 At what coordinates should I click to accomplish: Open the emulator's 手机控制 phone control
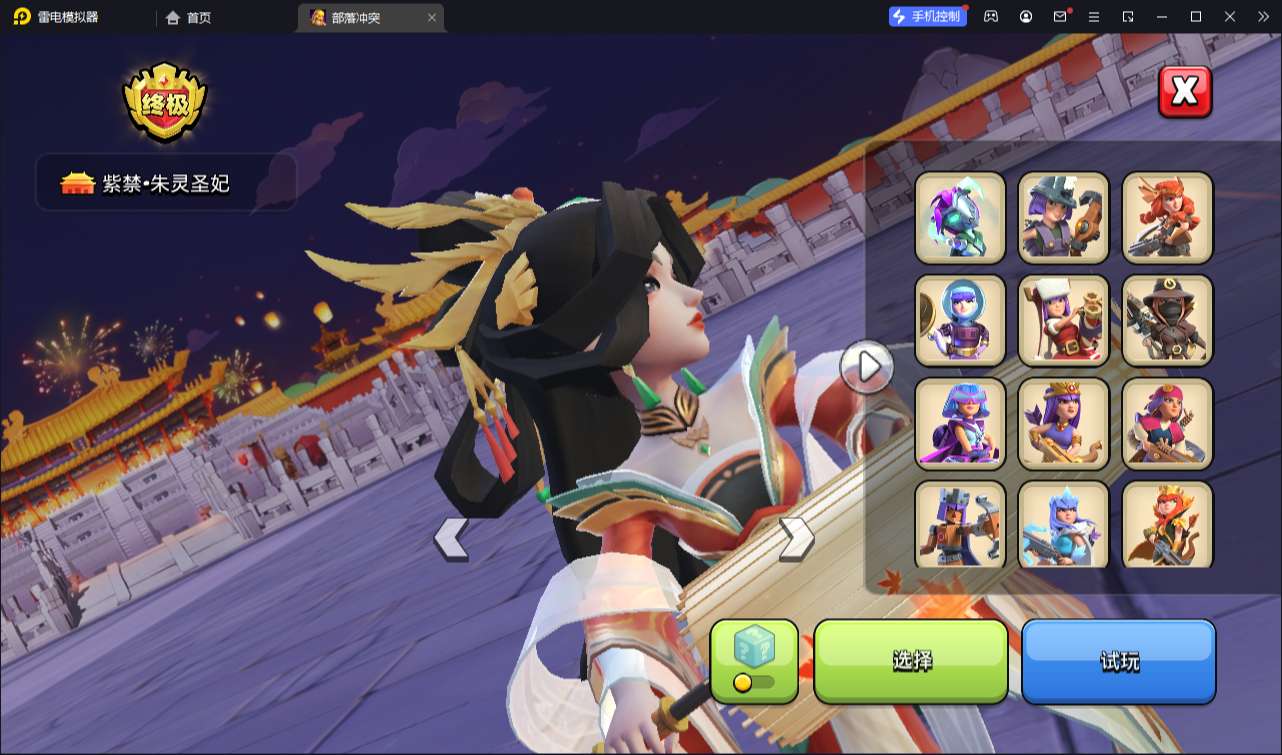pos(927,16)
